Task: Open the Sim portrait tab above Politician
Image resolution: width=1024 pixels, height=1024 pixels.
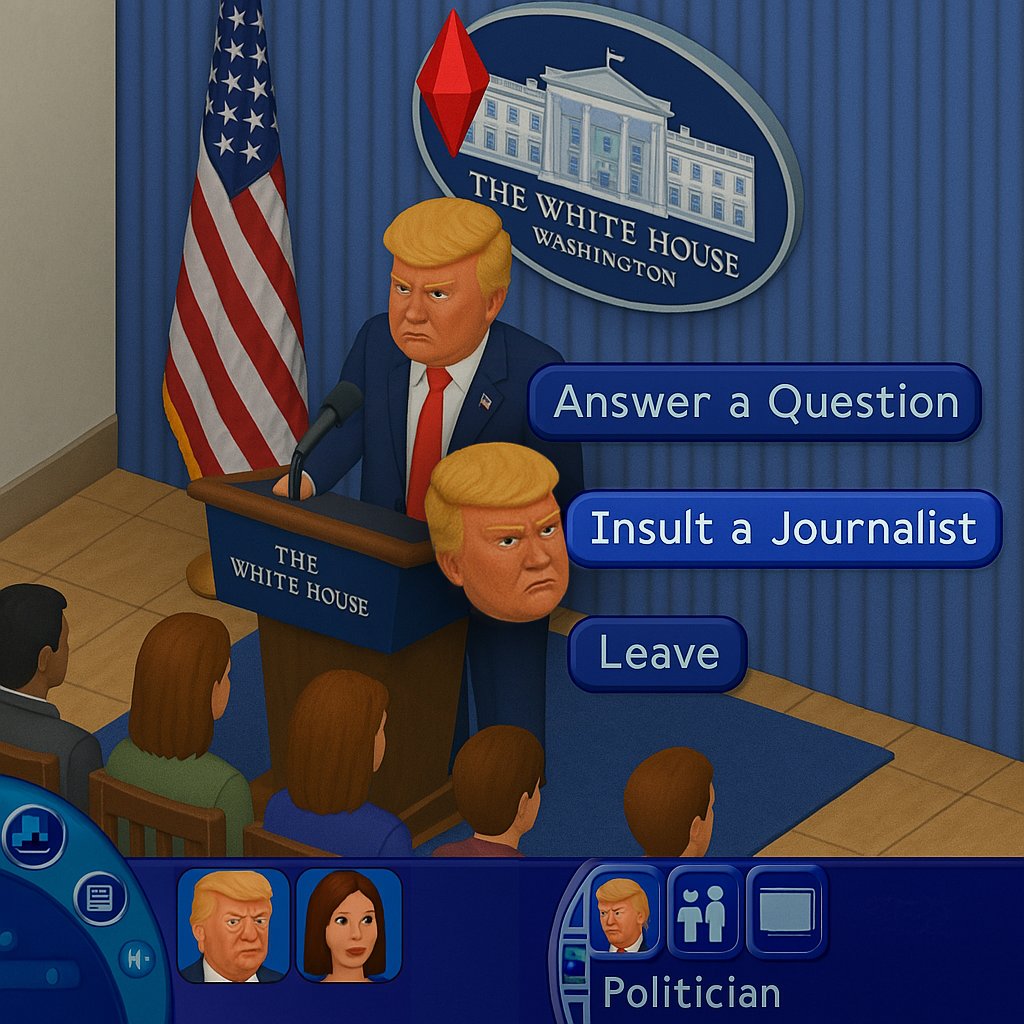Action: (x=624, y=912)
